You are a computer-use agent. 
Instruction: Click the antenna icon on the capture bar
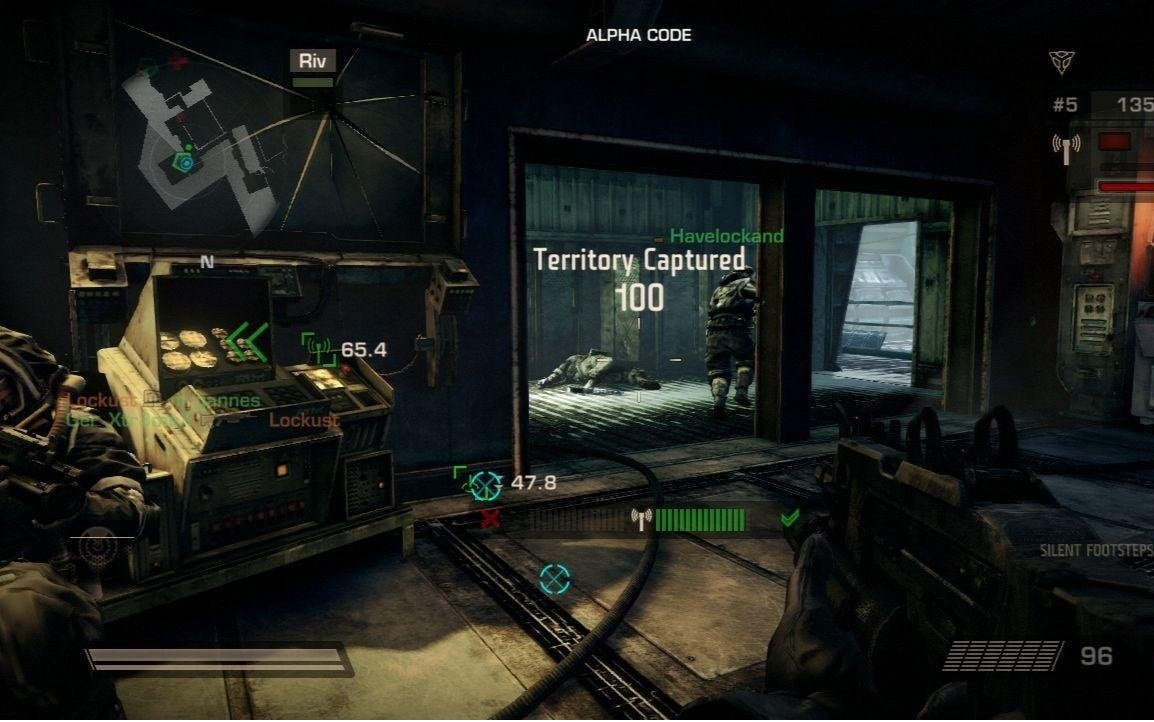click(641, 519)
